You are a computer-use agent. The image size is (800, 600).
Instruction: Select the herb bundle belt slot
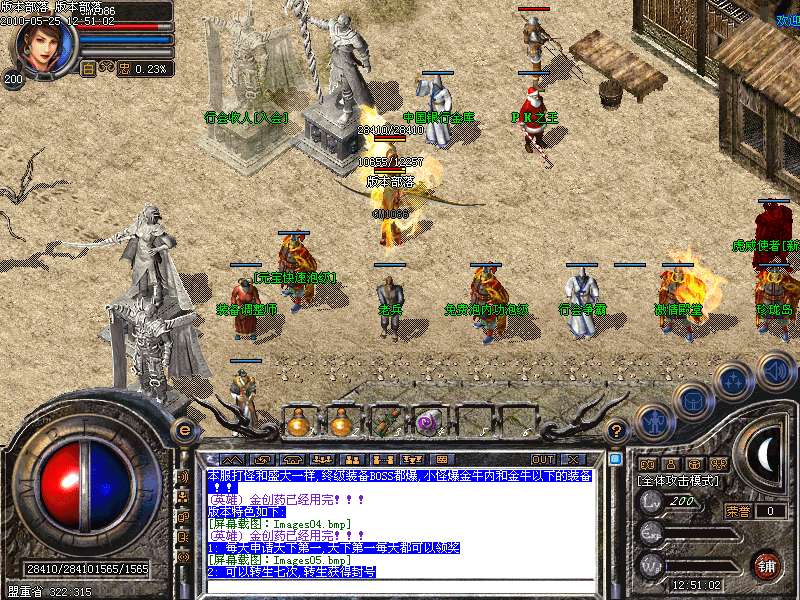[385, 422]
